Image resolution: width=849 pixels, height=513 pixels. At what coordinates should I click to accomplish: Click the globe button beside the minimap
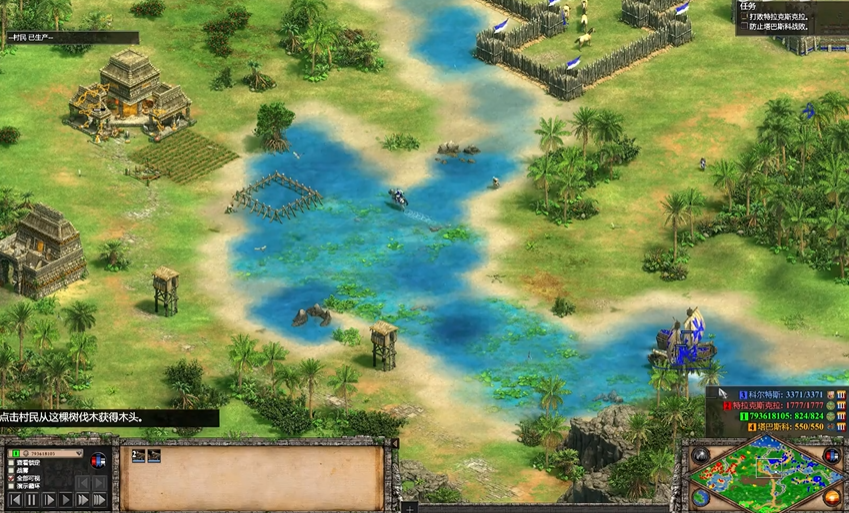pos(700,498)
